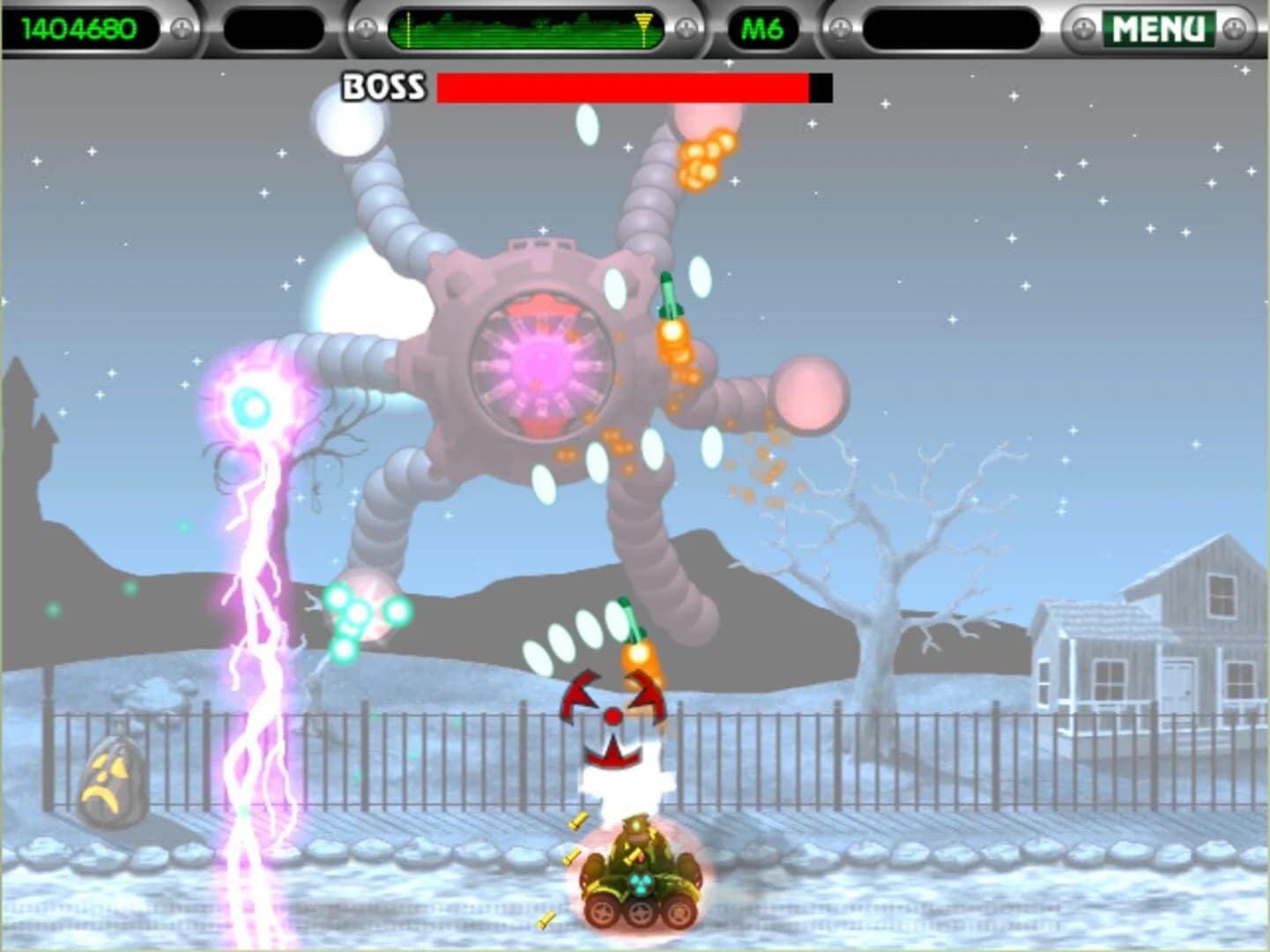Click the screw bolt right of the waveform display
The width and height of the screenshot is (1270, 952).
coord(686,29)
